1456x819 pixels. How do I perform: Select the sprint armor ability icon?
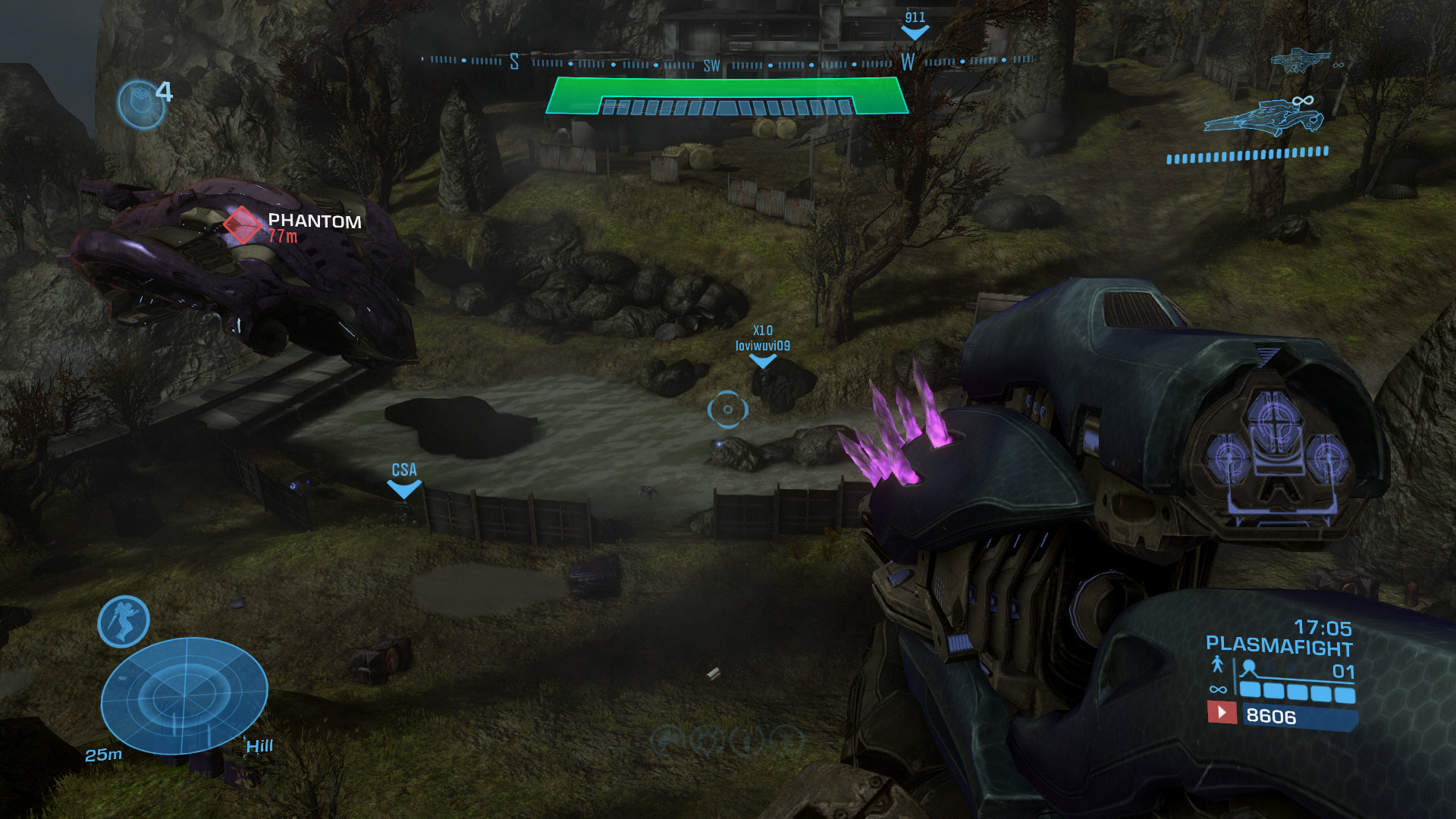[x=124, y=622]
